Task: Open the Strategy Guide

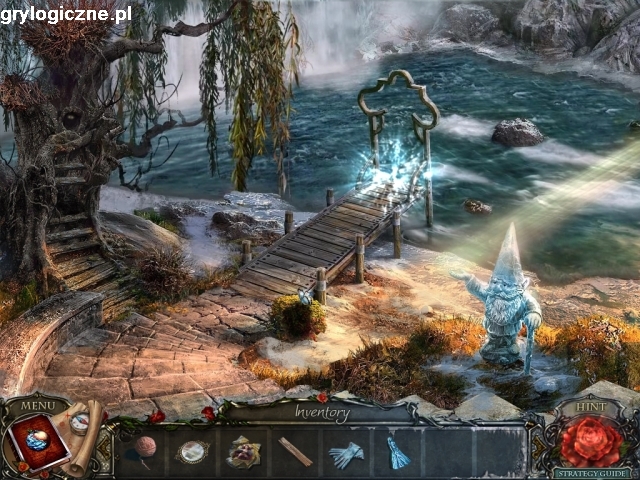Action: click(592, 473)
